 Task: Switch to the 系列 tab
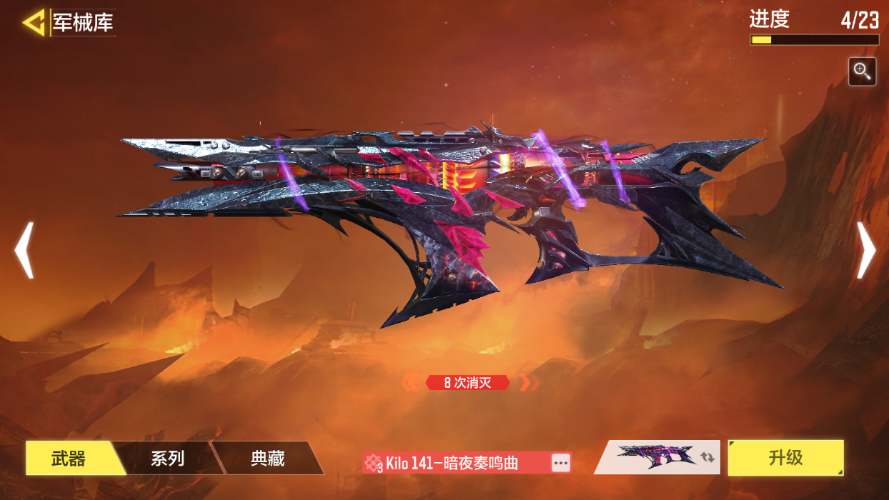coord(167,459)
